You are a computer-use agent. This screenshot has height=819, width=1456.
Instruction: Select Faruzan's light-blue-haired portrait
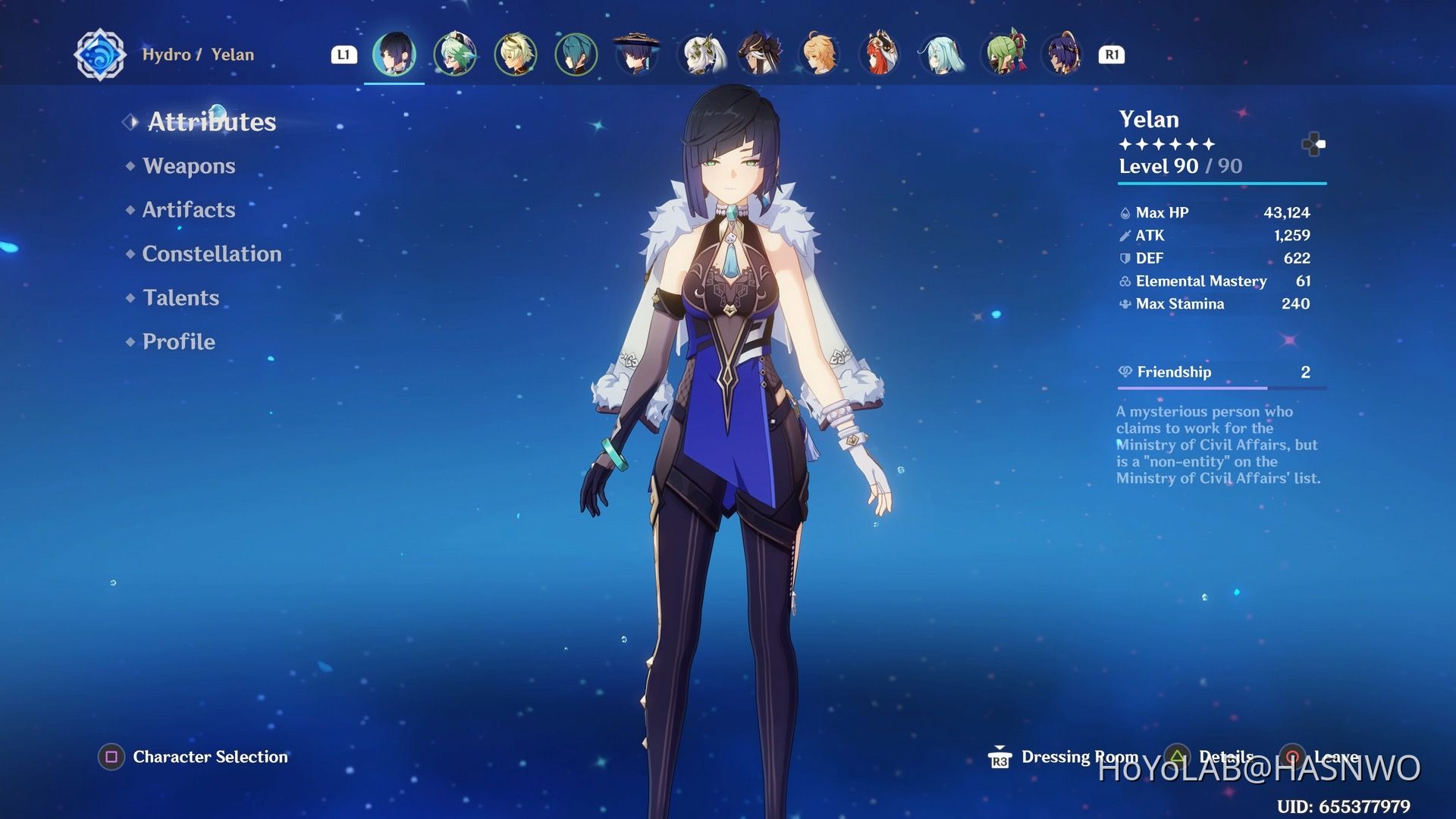click(x=941, y=54)
